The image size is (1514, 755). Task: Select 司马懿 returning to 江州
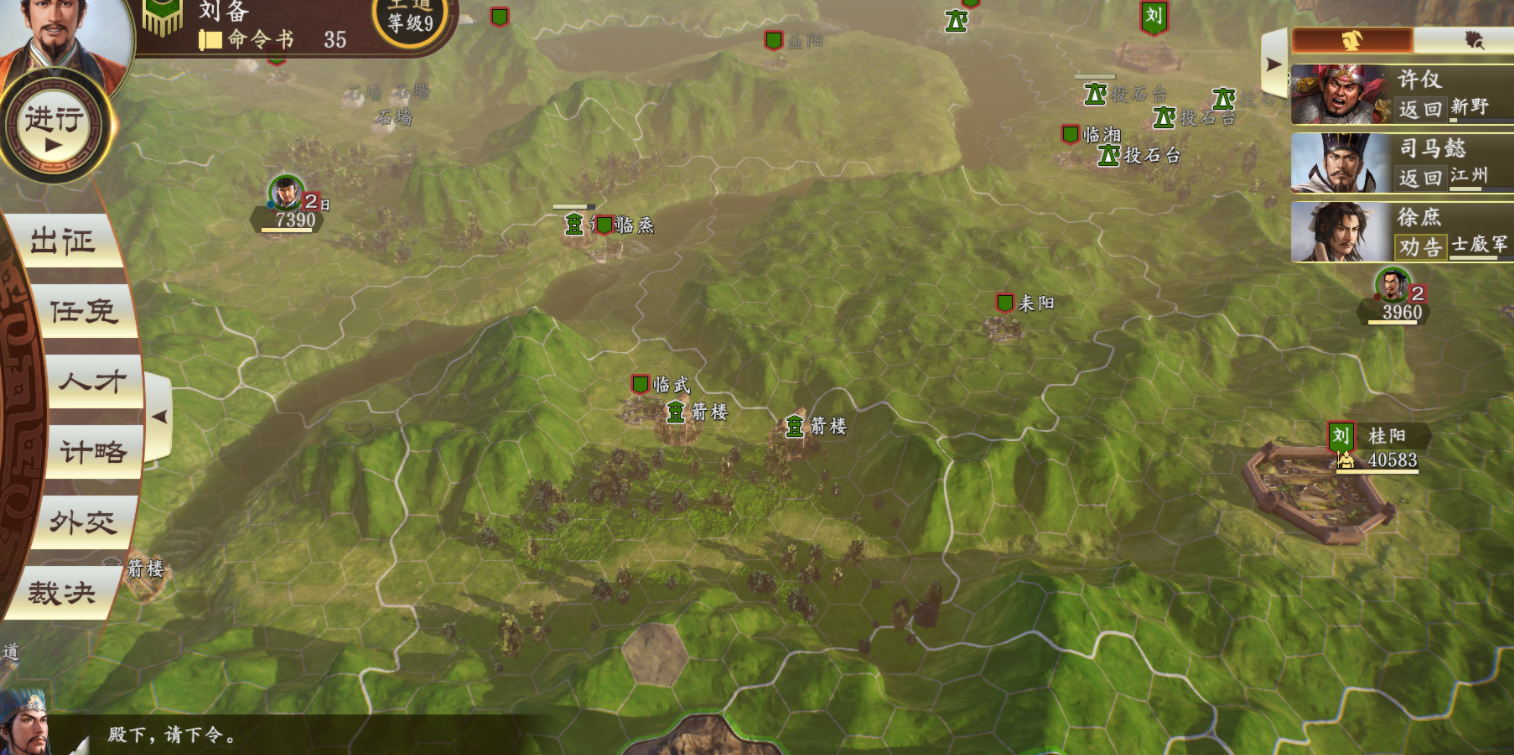[x=1401, y=163]
